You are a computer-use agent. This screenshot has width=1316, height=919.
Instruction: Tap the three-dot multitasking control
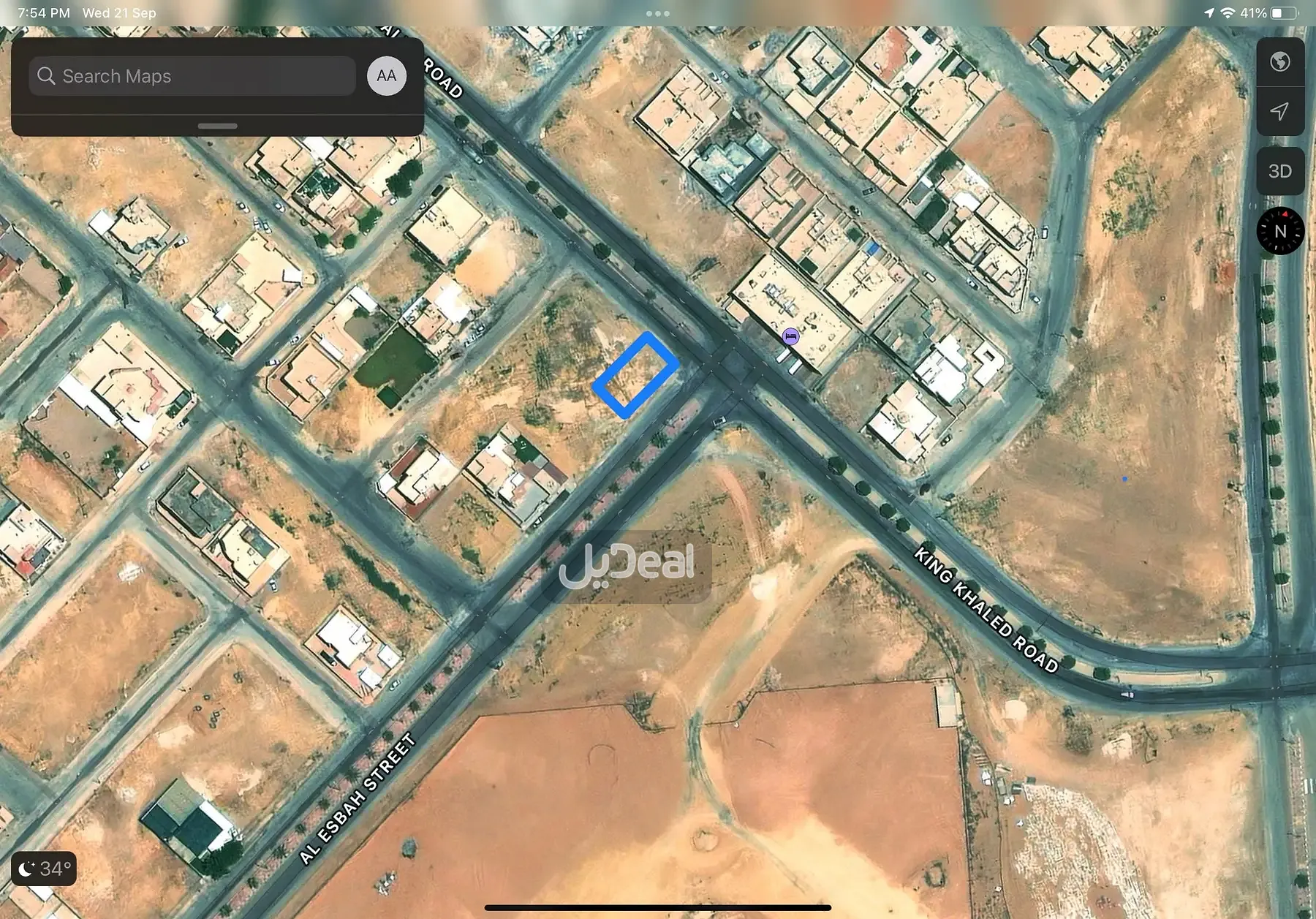(657, 13)
